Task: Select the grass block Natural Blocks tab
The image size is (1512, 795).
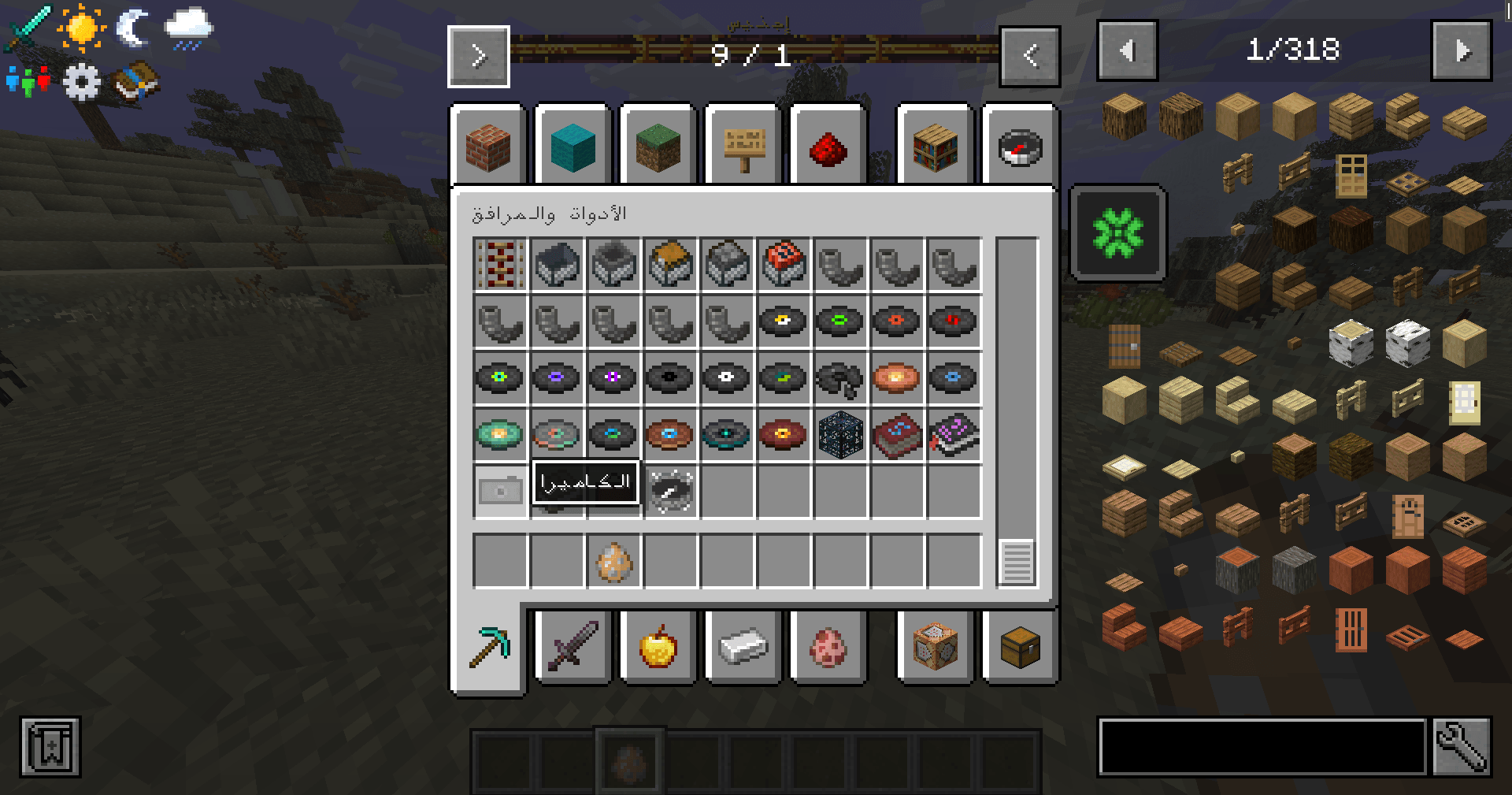Action: click(658, 147)
